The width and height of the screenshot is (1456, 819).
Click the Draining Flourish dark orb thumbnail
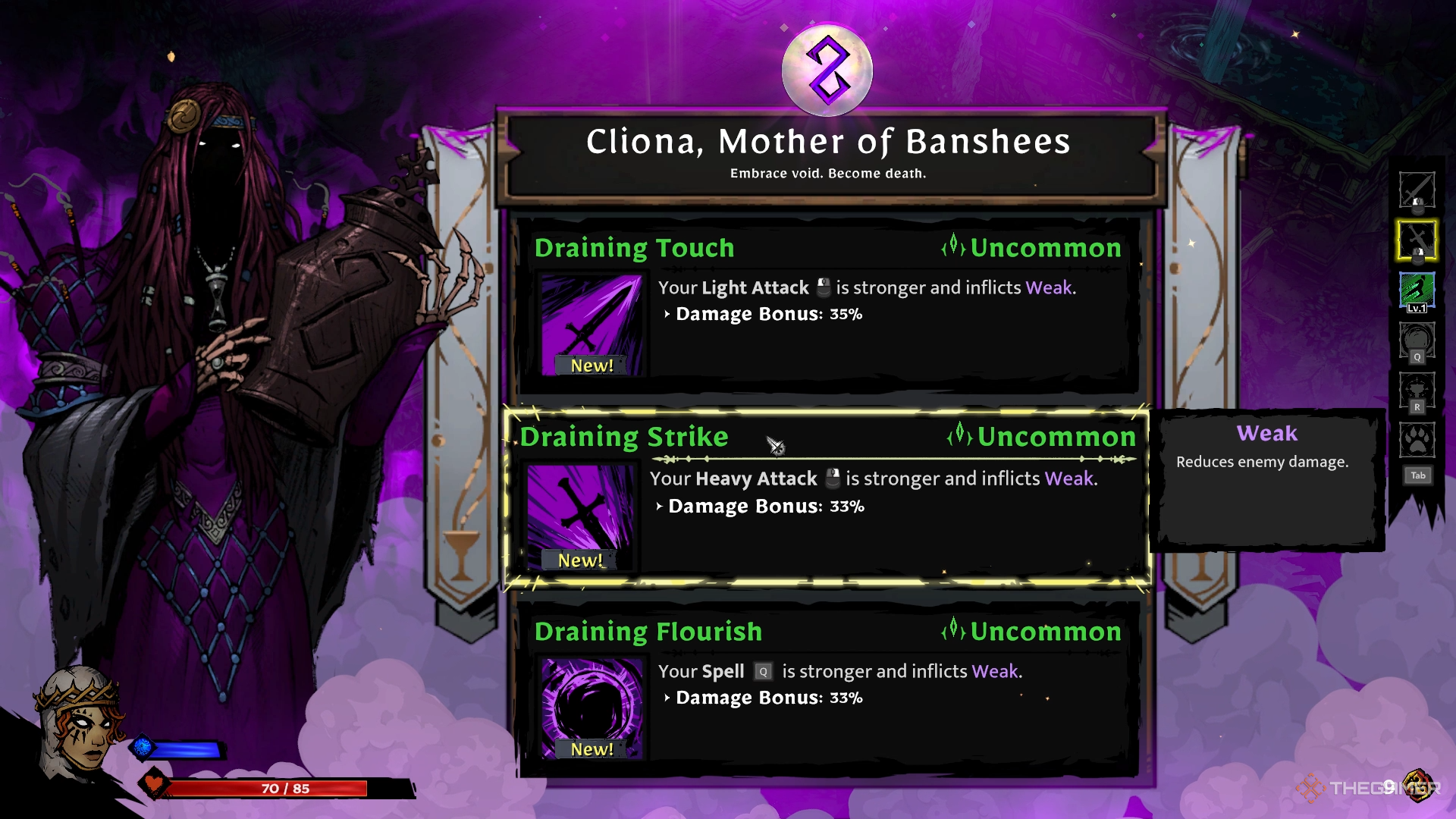coord(591,709)
